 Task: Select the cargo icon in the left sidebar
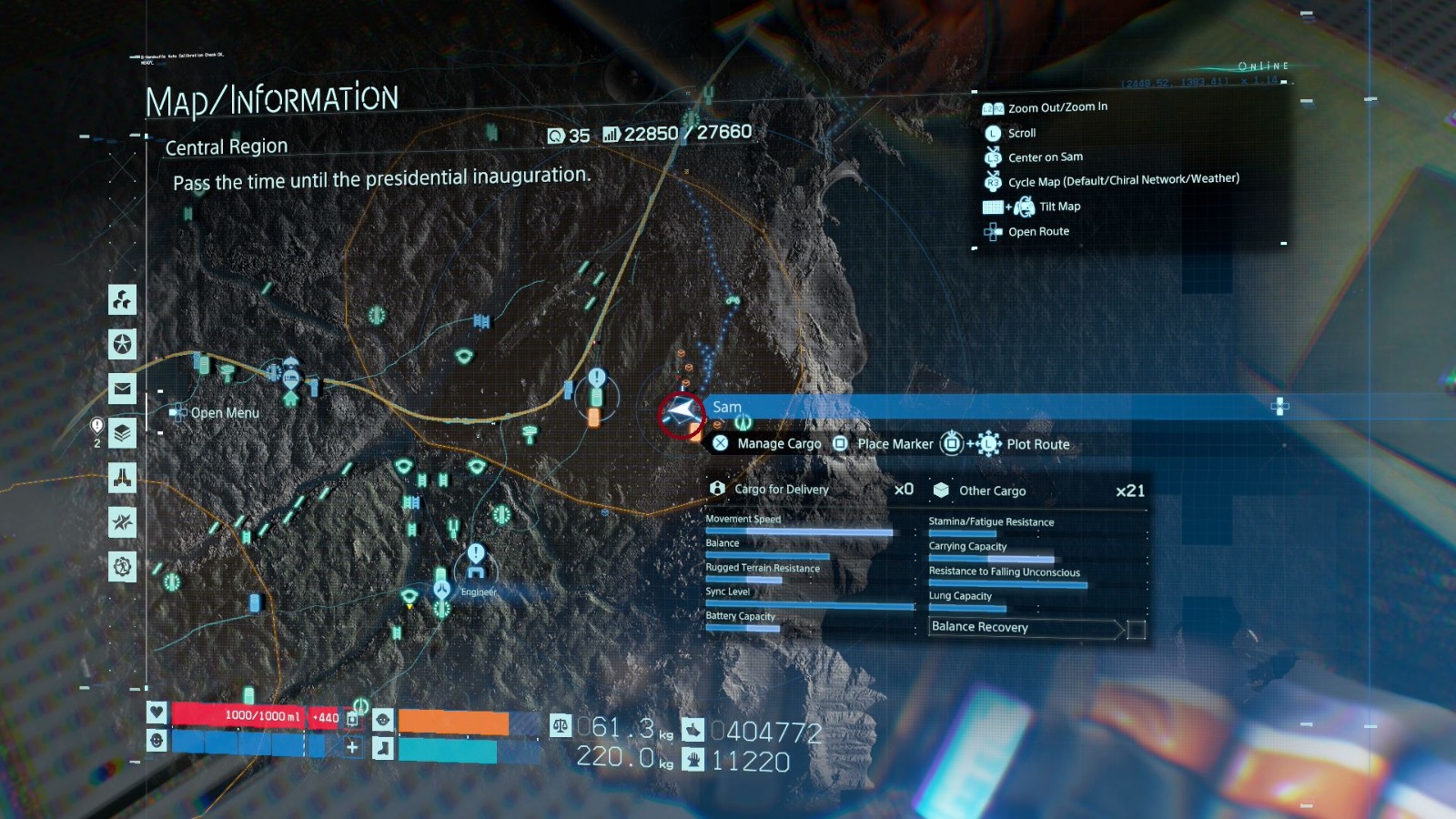tap(123, 301)
